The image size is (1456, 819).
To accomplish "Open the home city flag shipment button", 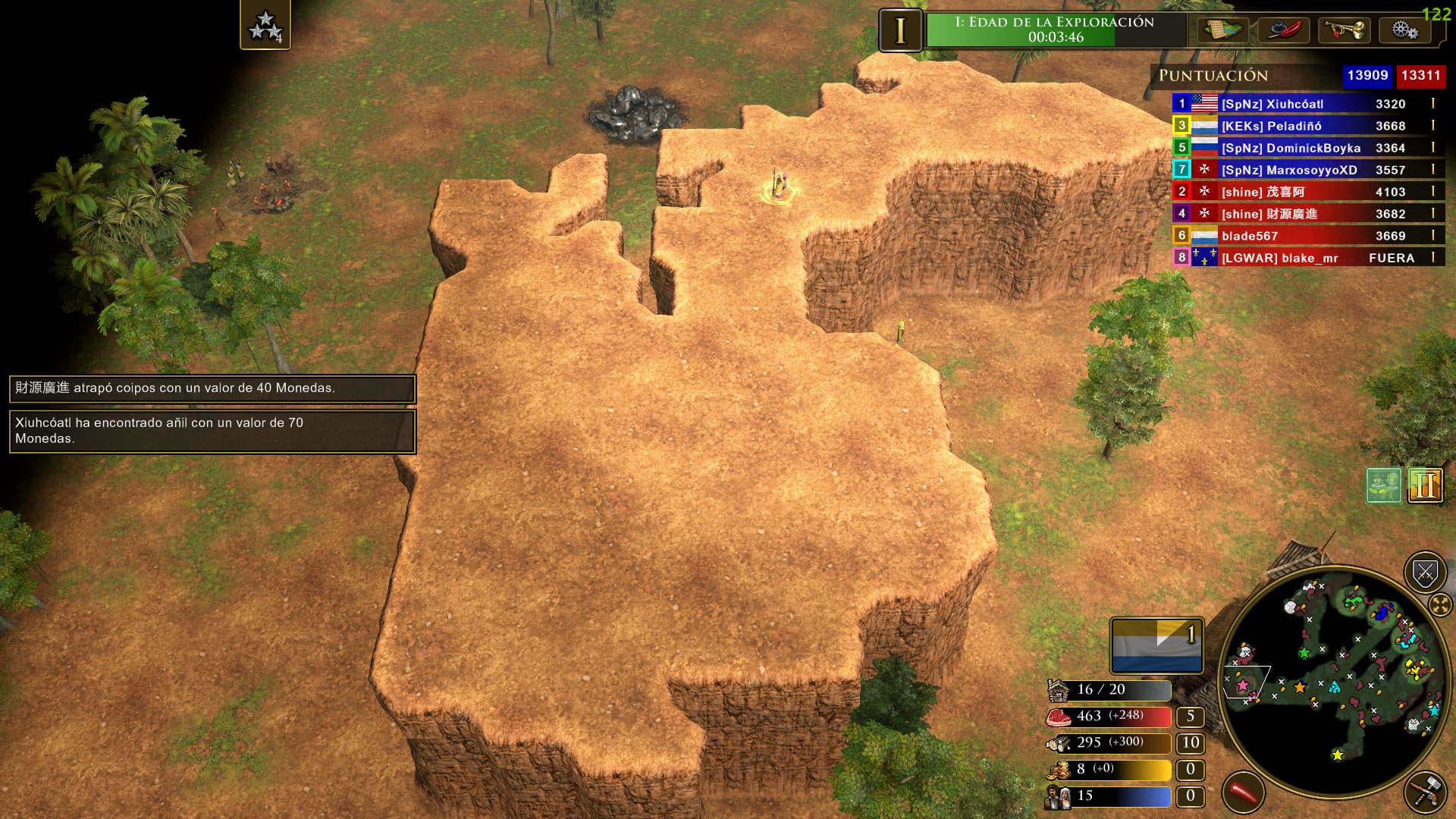I will [1156, 646].
